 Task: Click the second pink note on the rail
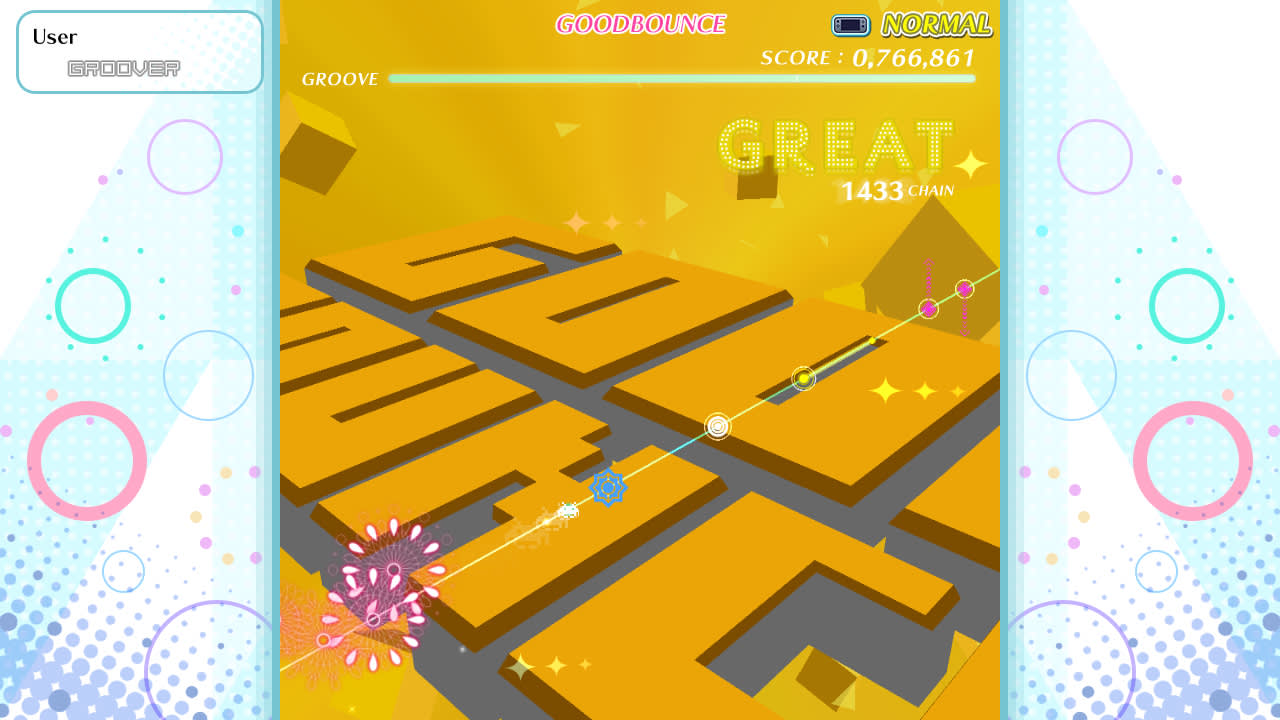pos(929,309)
